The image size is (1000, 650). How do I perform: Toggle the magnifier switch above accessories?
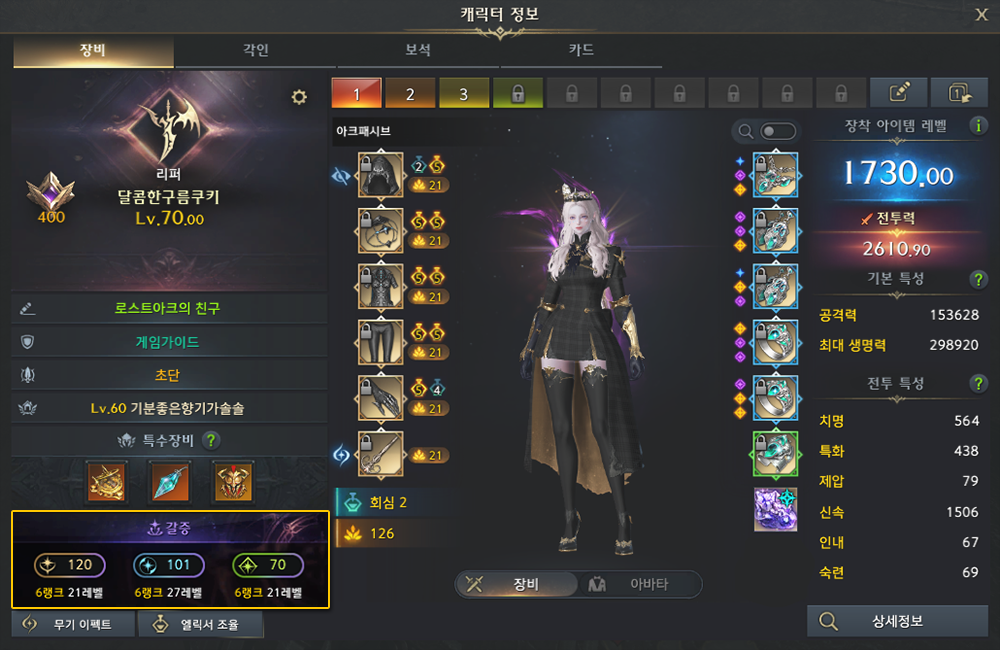click(x=778, y=131)
